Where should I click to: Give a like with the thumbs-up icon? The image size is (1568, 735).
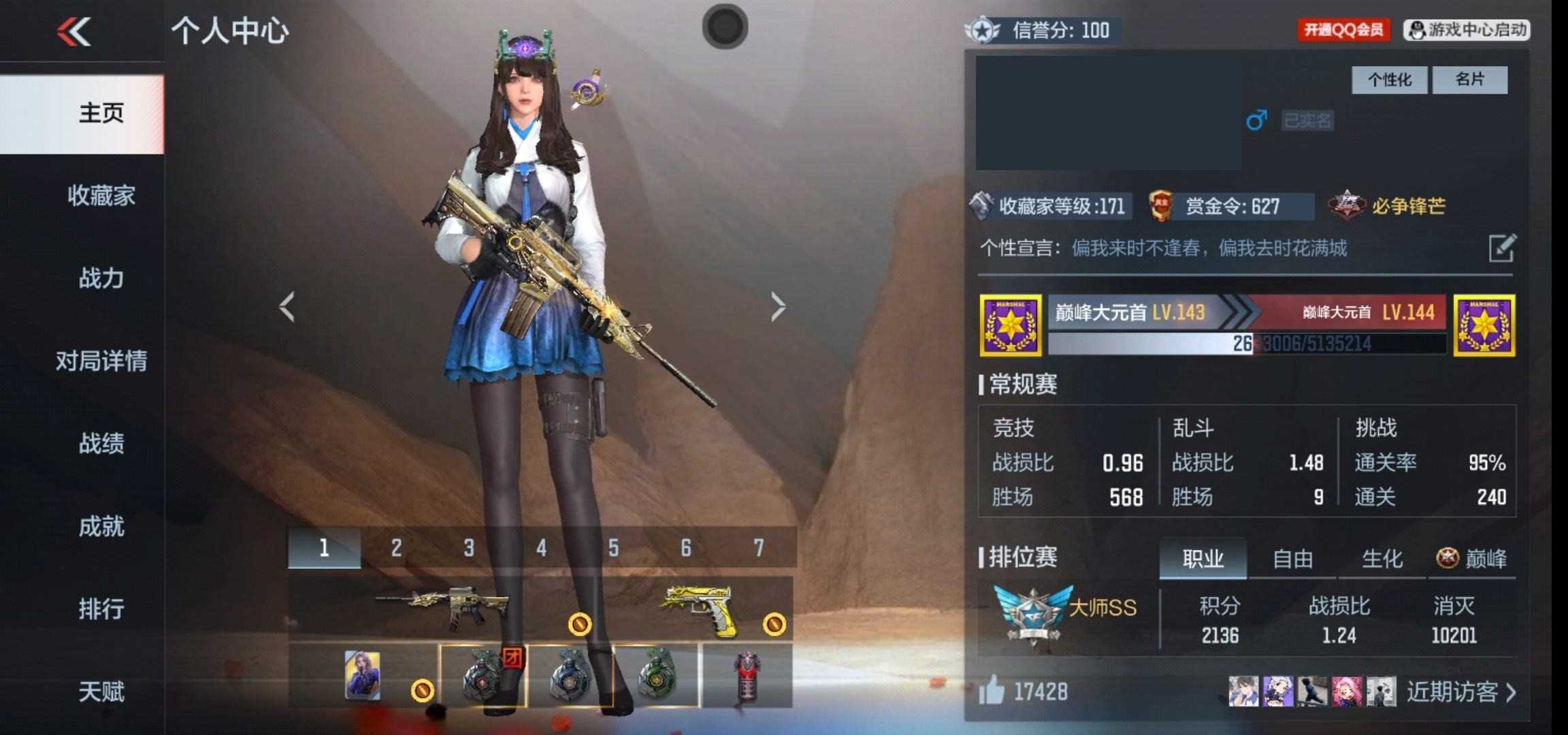[992, 692]
